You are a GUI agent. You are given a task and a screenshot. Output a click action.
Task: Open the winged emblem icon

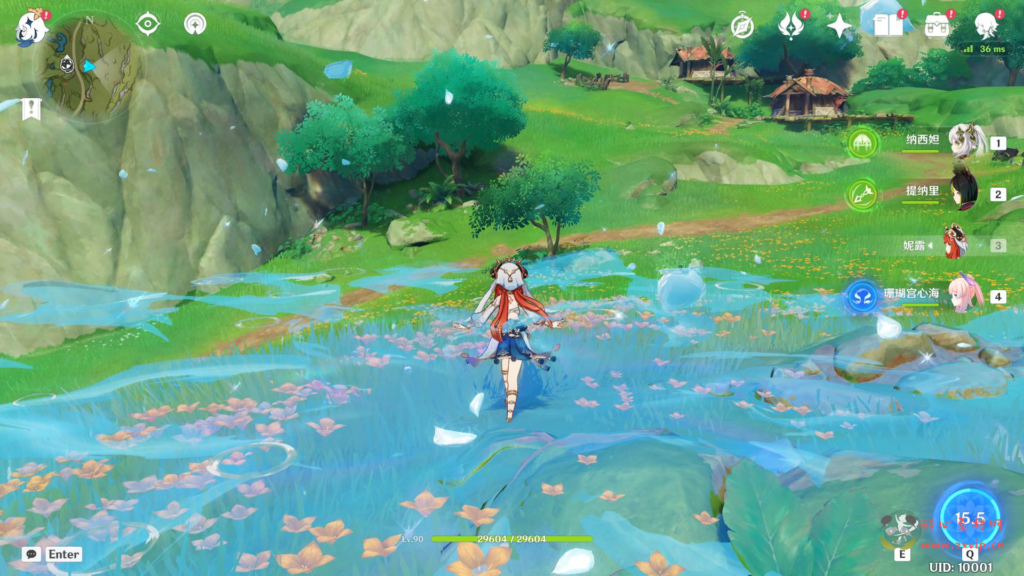point(791,25)
